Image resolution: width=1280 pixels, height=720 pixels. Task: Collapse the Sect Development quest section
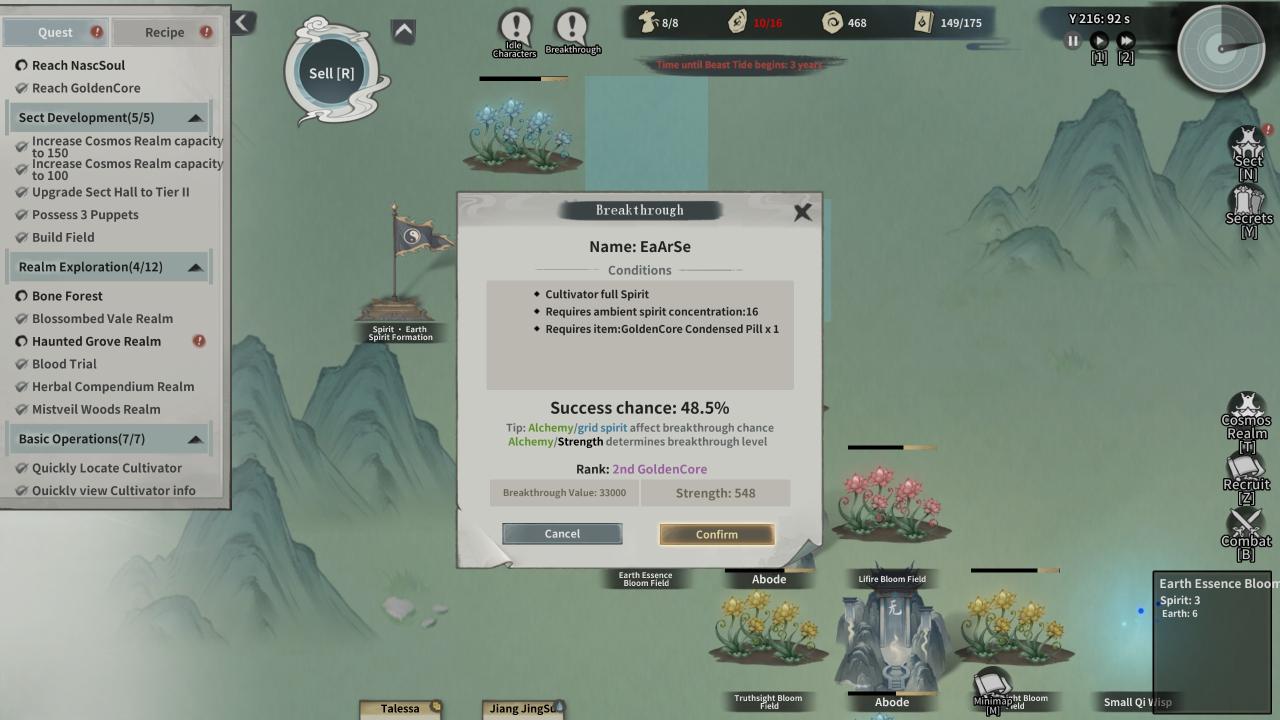195,118
